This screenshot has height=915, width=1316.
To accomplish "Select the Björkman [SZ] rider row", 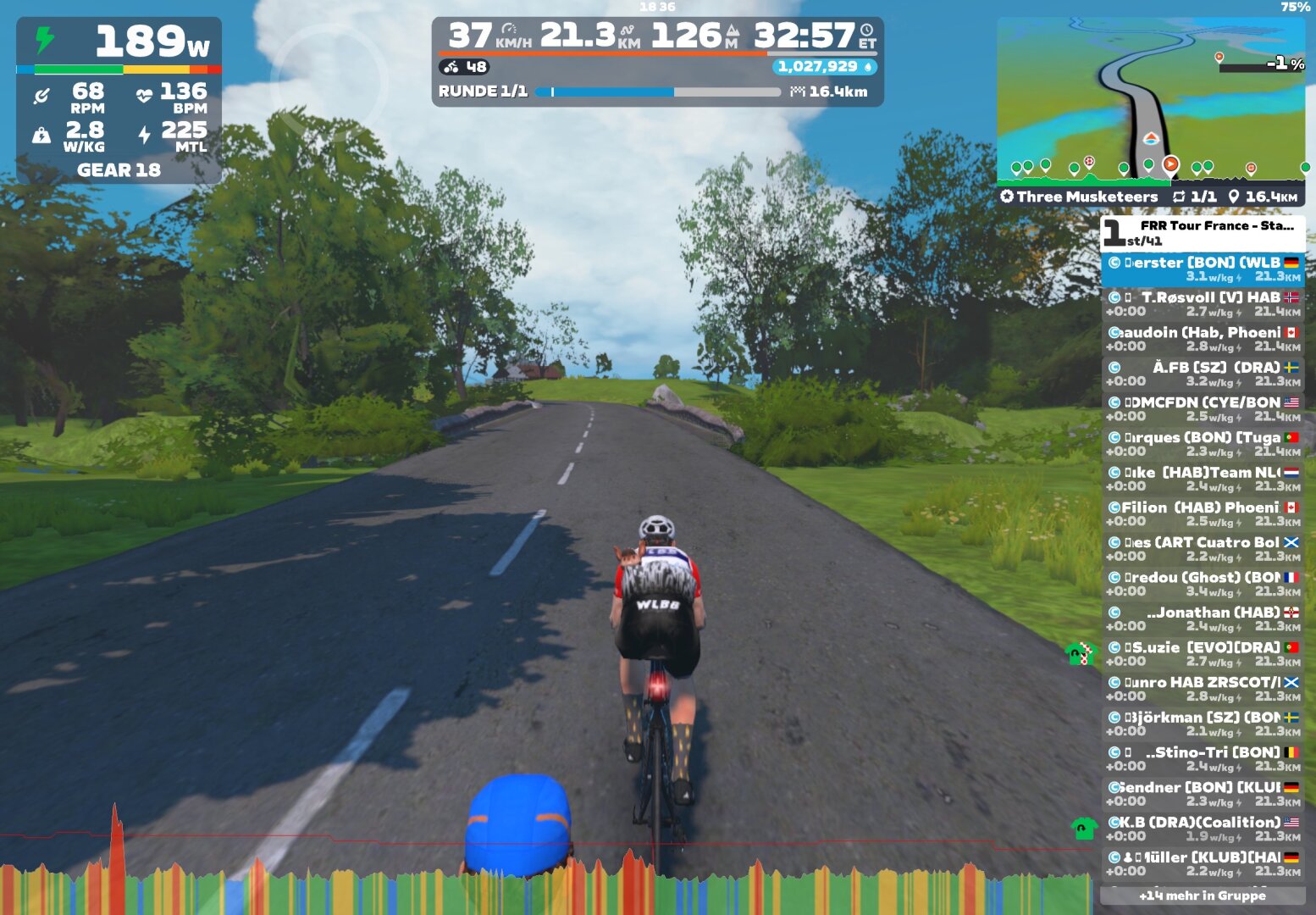I will 1203,724.
